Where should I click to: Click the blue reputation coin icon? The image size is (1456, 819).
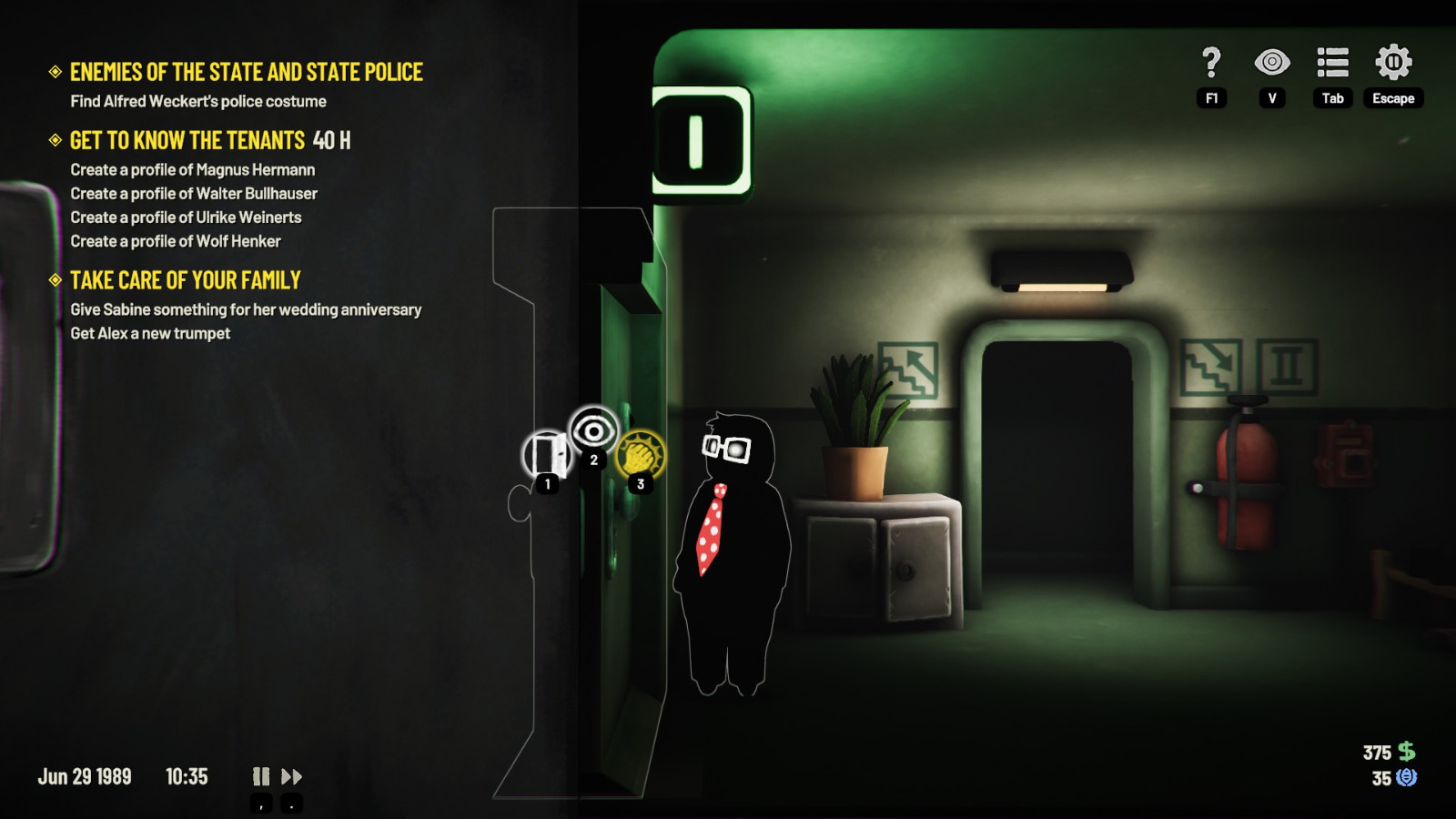tap(1405, 777)
